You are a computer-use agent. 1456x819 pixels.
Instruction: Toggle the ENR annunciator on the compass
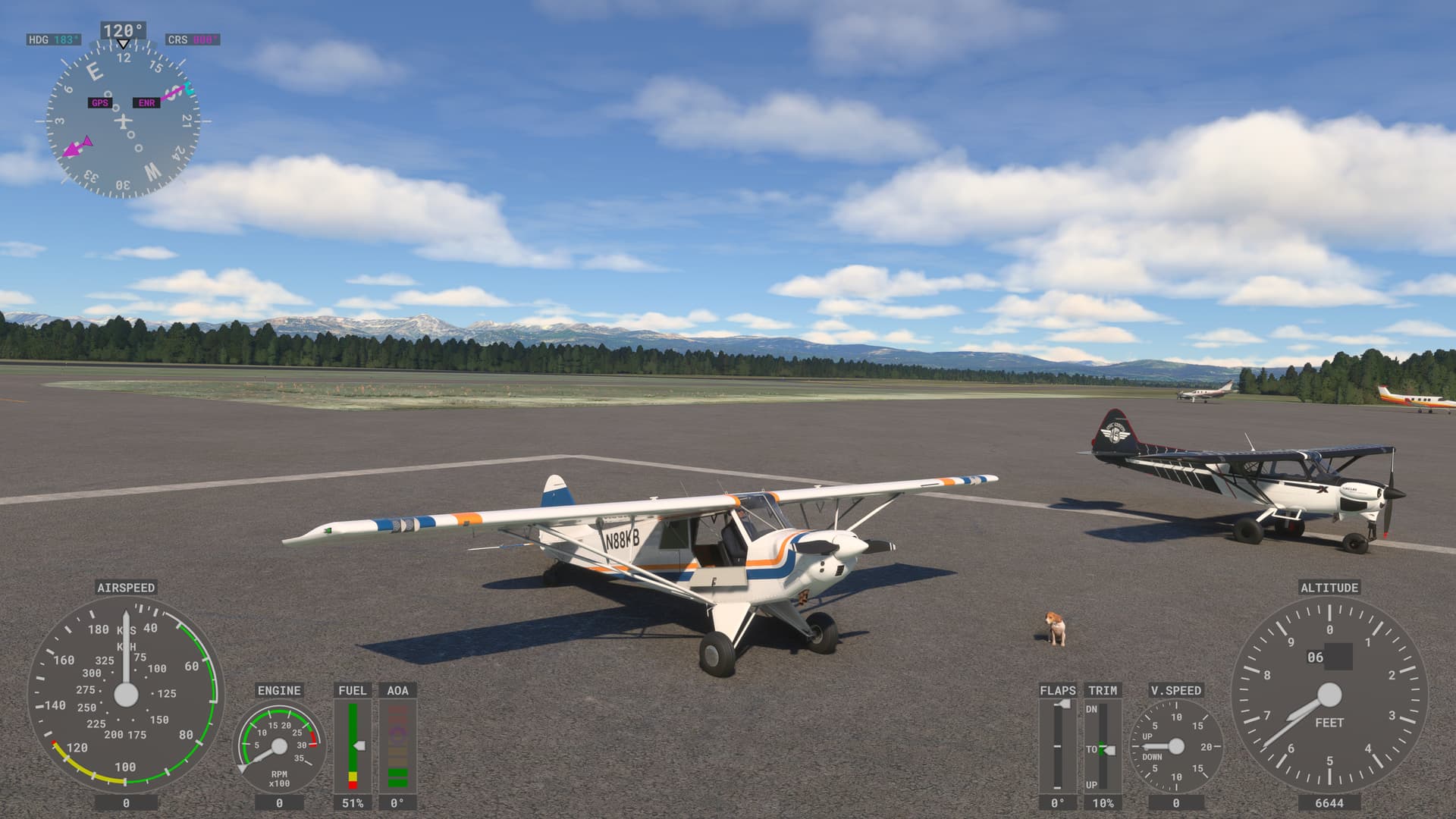pyautogui.click(x=147, y=101)
